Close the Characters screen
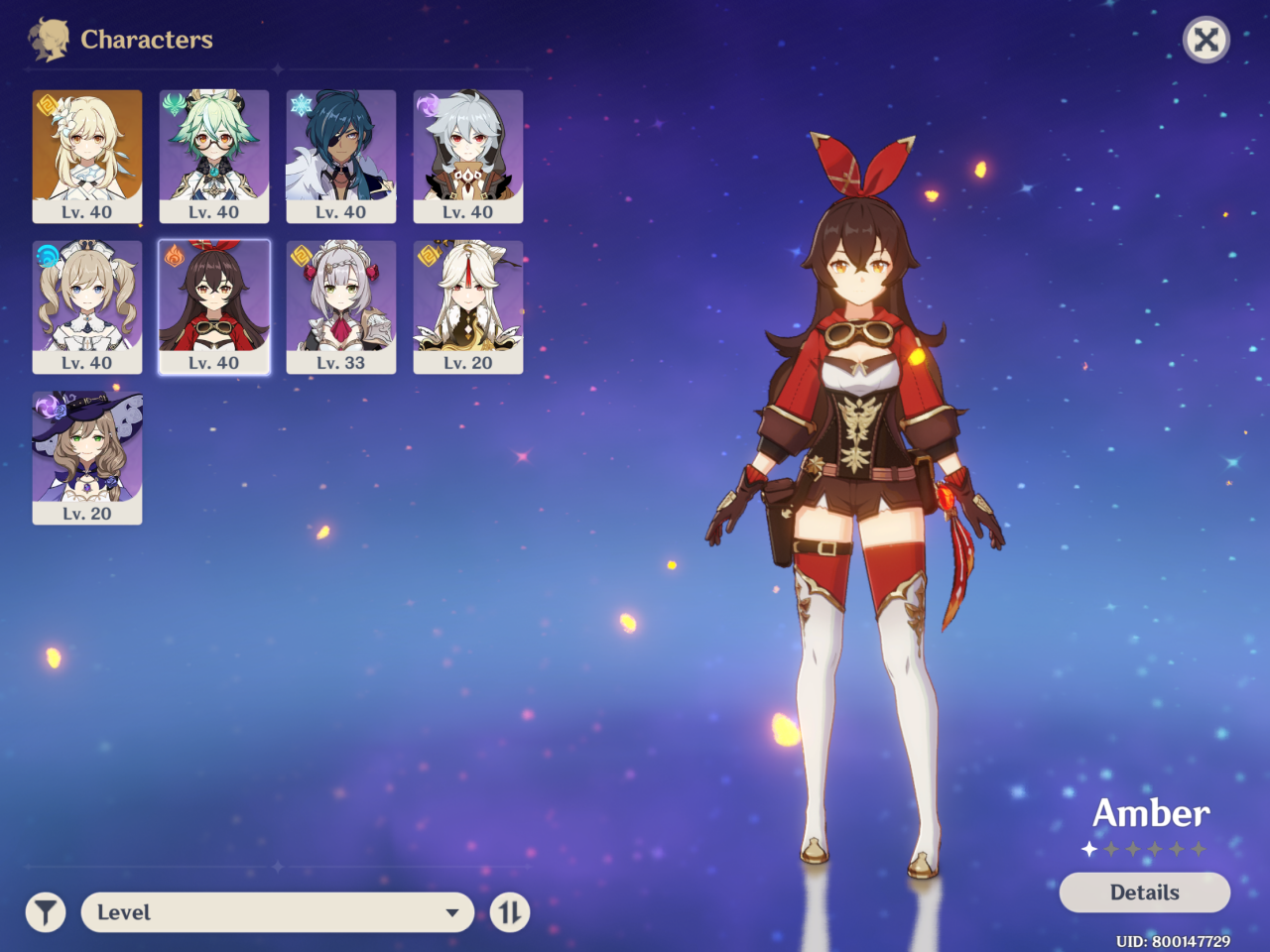Image resolution: width=1270 pixels, height=952 pixels. coord(1206,40)
